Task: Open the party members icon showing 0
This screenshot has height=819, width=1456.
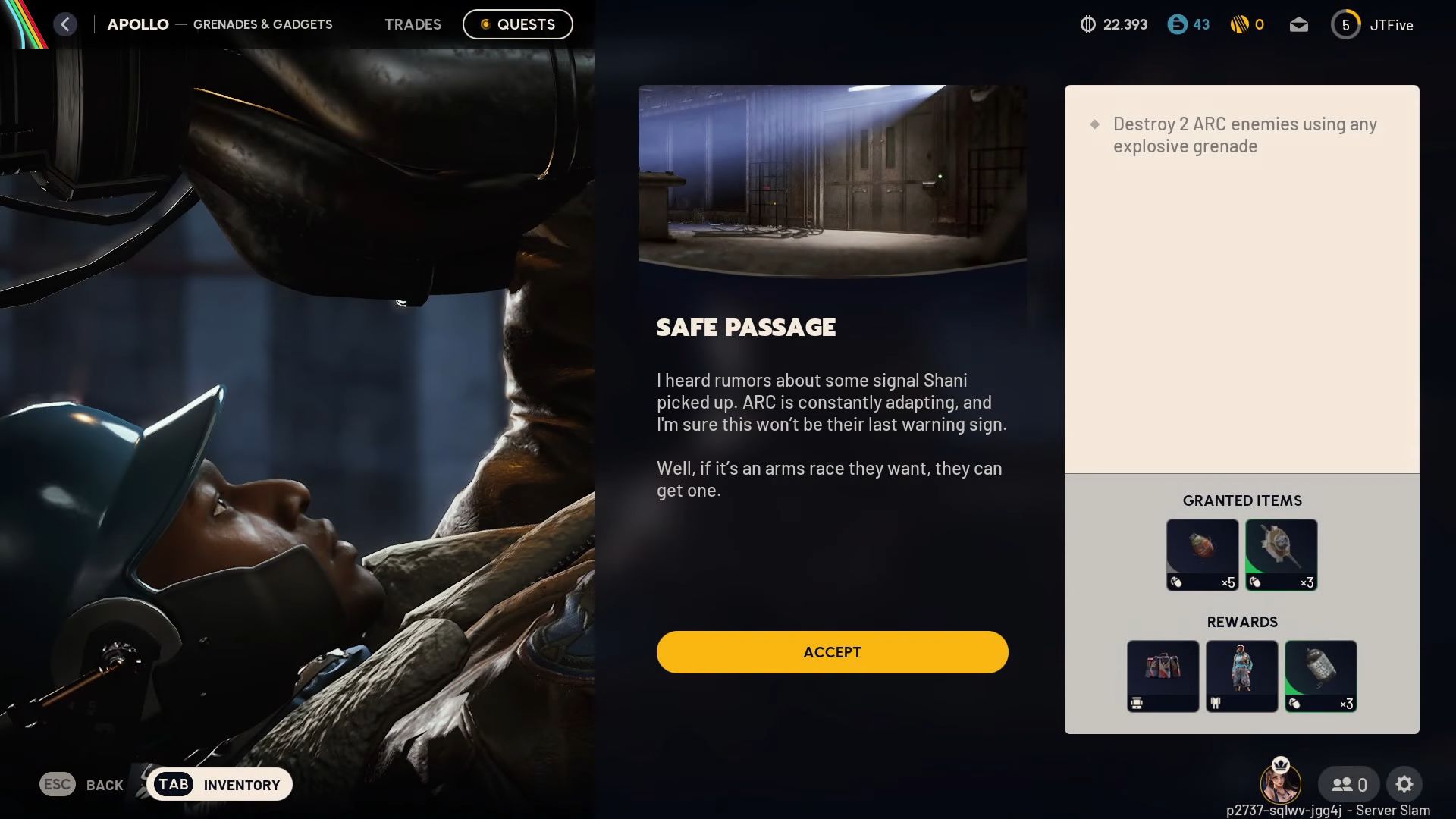Action: pyautogui.click(x=1348, y=784)
